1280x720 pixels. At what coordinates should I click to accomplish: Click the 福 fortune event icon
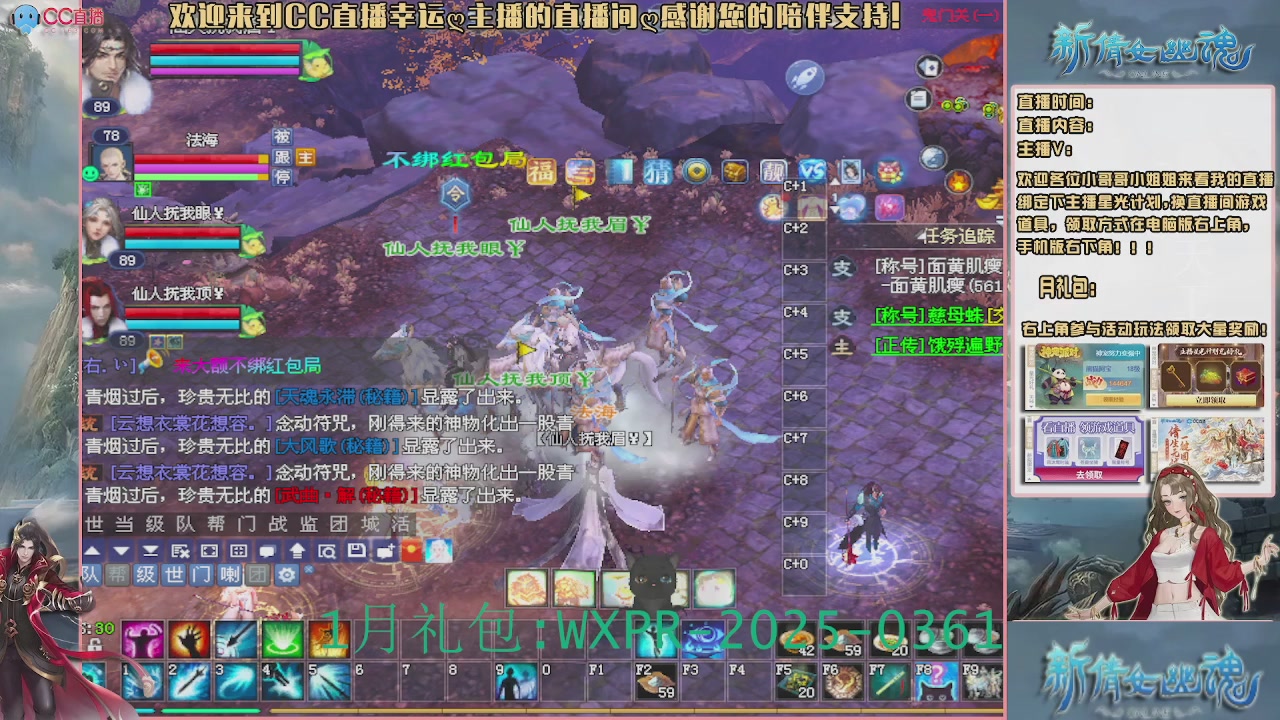(542, 170)
